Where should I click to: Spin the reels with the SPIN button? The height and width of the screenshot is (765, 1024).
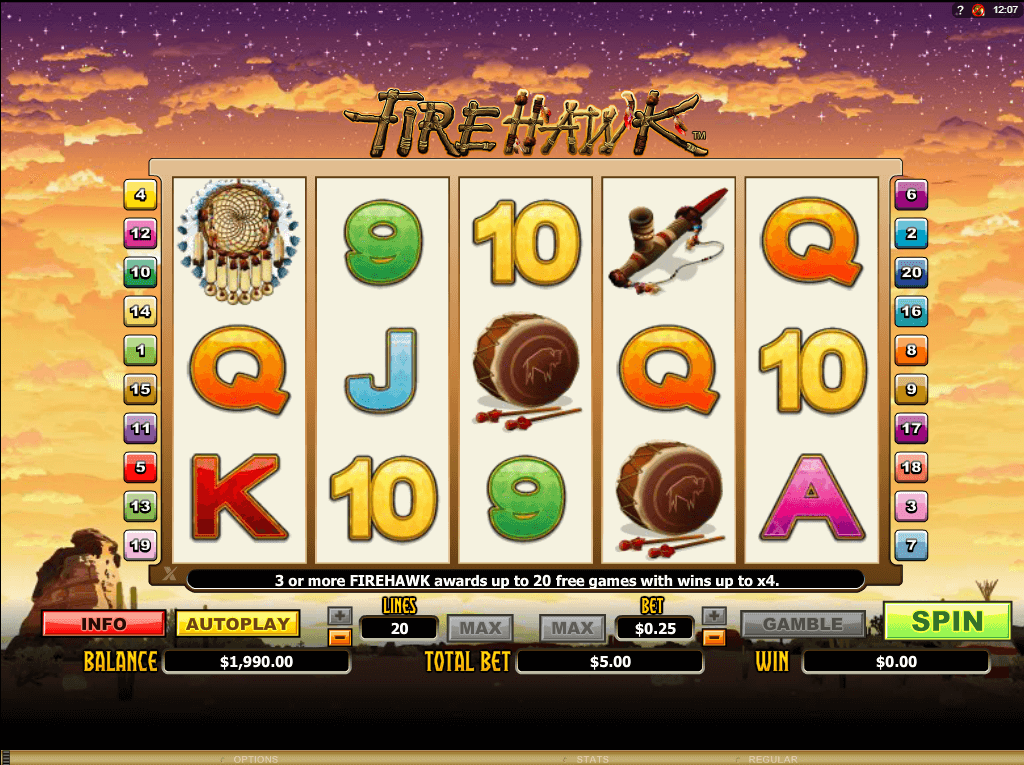[947, 621]
